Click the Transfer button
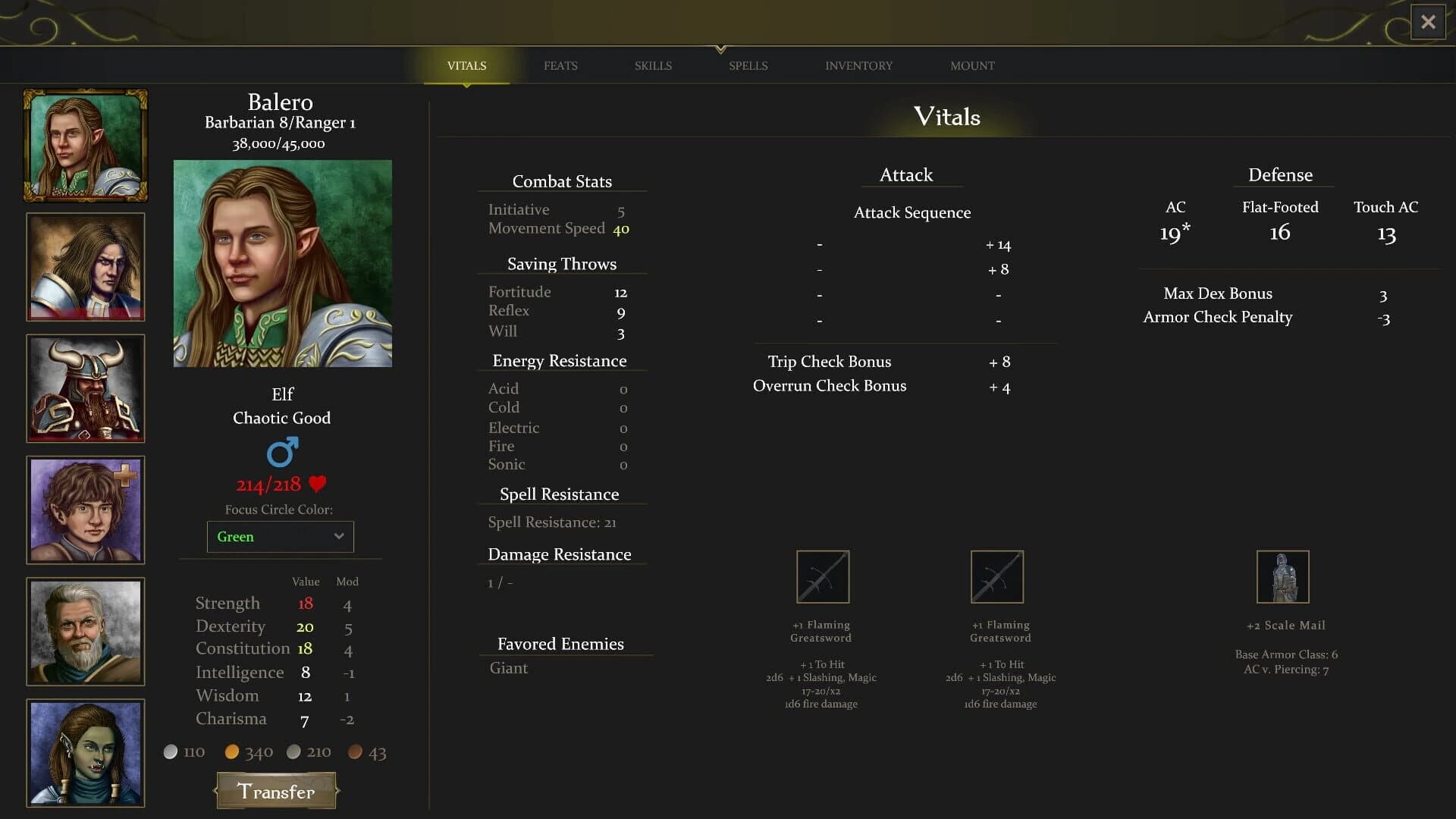The height and width of the screenshot is (819, 1456). coord(276,791)
